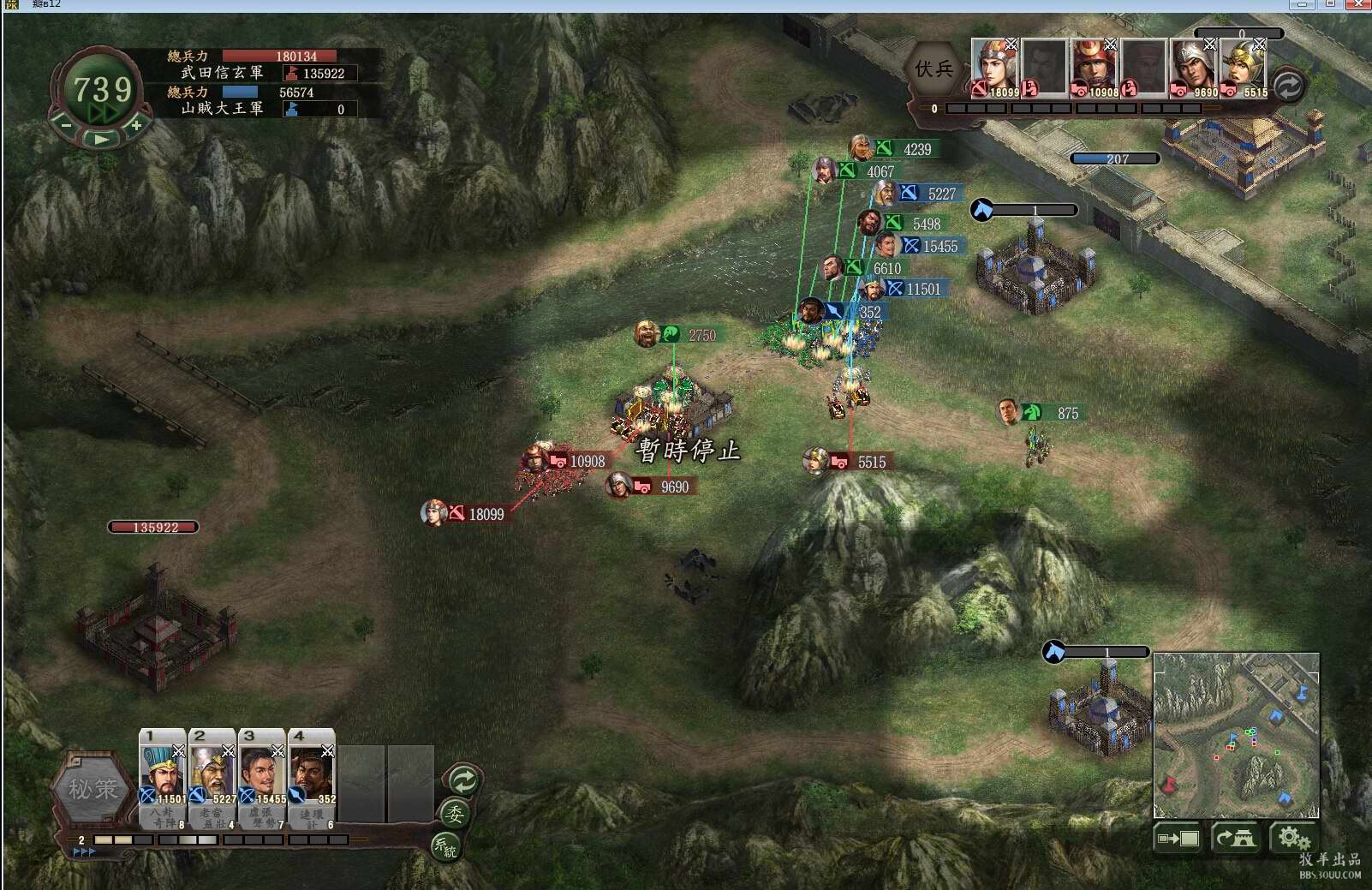This screenshot has width=1372, height=890.
Task: Toggle minimap size with the enlarge button
Action: (1178, 838)
